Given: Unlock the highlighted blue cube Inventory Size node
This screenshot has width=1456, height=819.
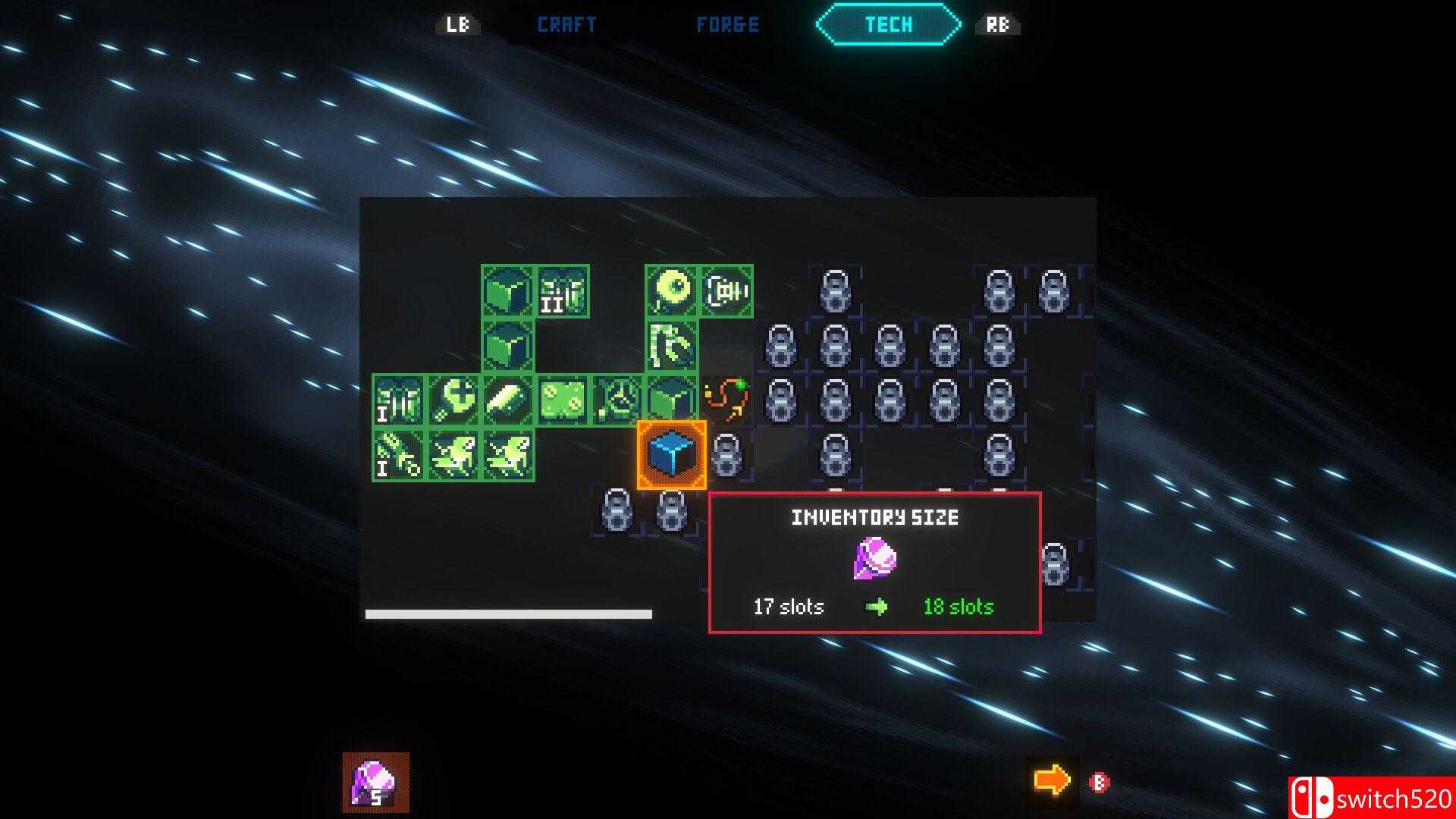Looking at the screenshot, I should pos(672,454).
